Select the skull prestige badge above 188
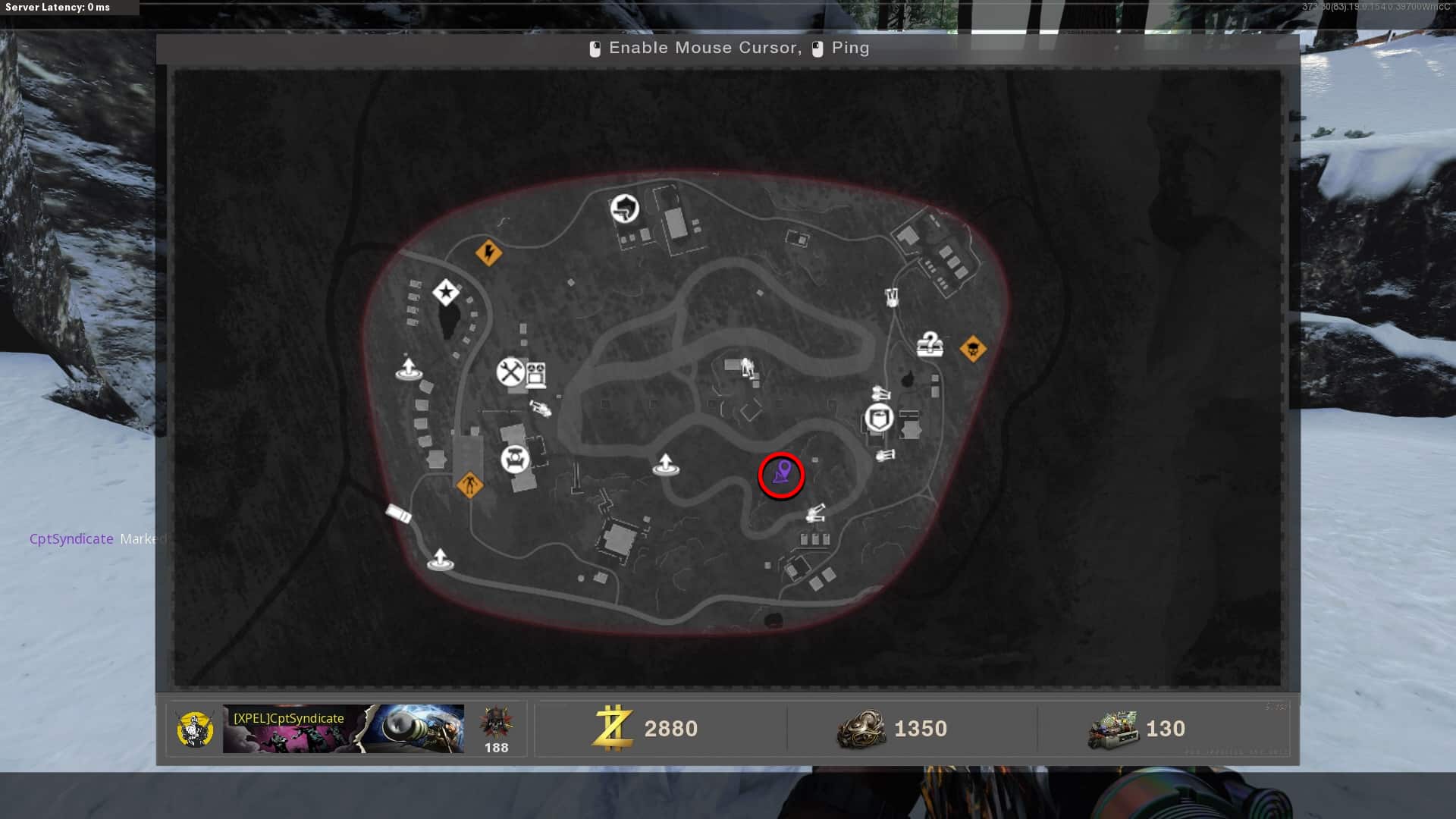This screenshot has width=1456, height=819. tap(496, 723)
